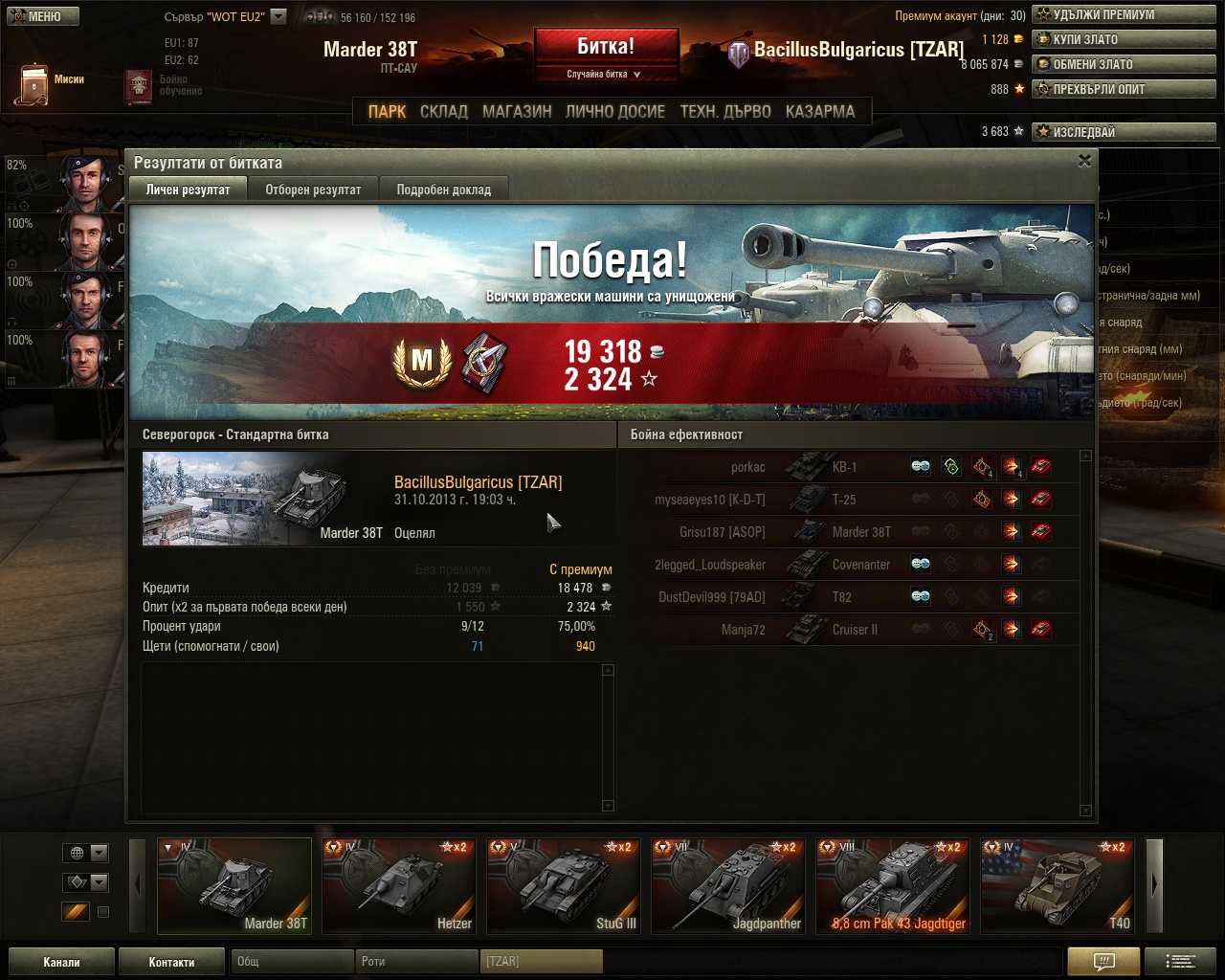This screenshot has width=1225, height=980.
Task: Go to the КАЗАРМА section
Action: coord(820,111)
